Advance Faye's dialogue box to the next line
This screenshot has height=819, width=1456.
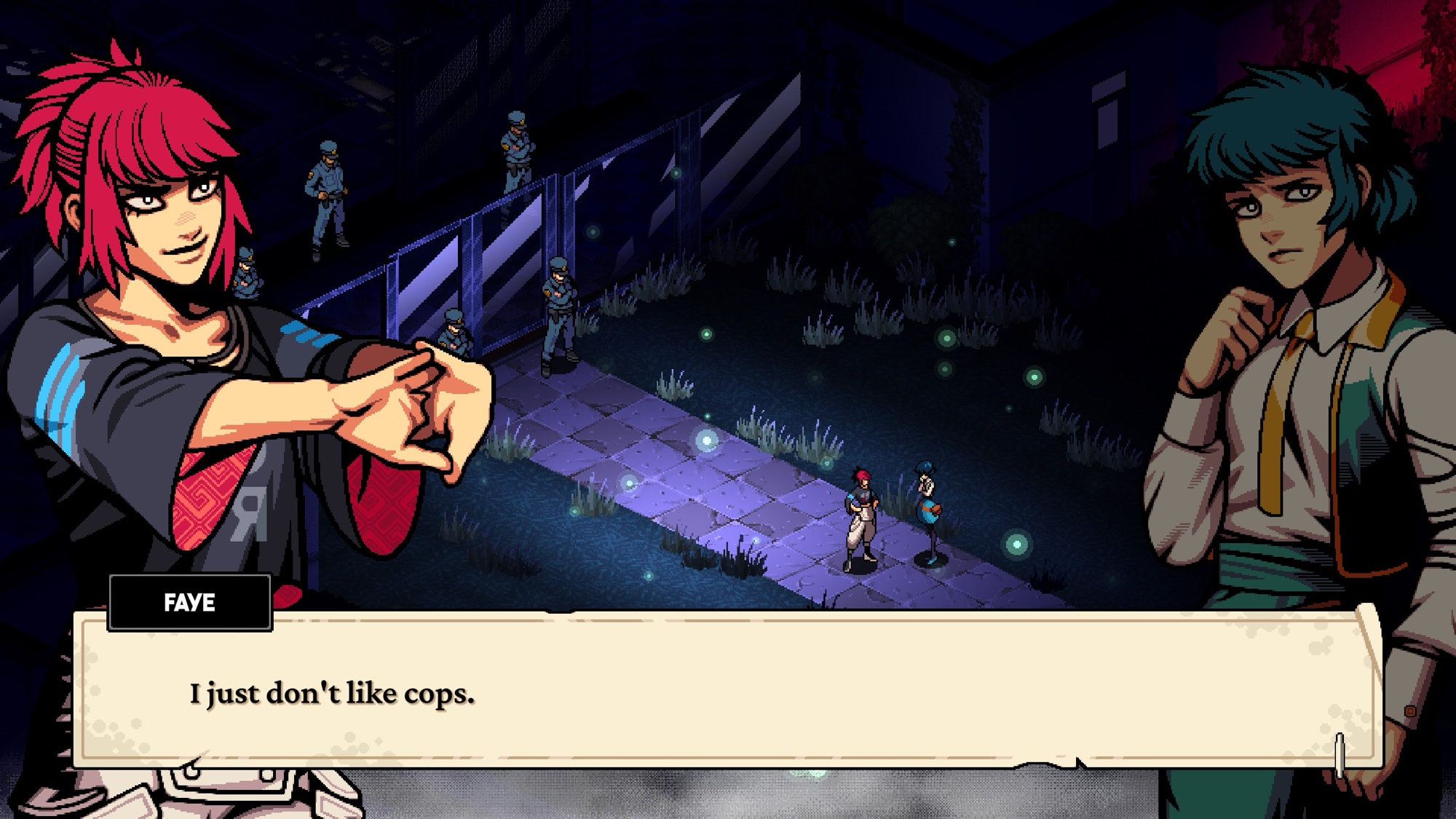[x=1338, y=754]
